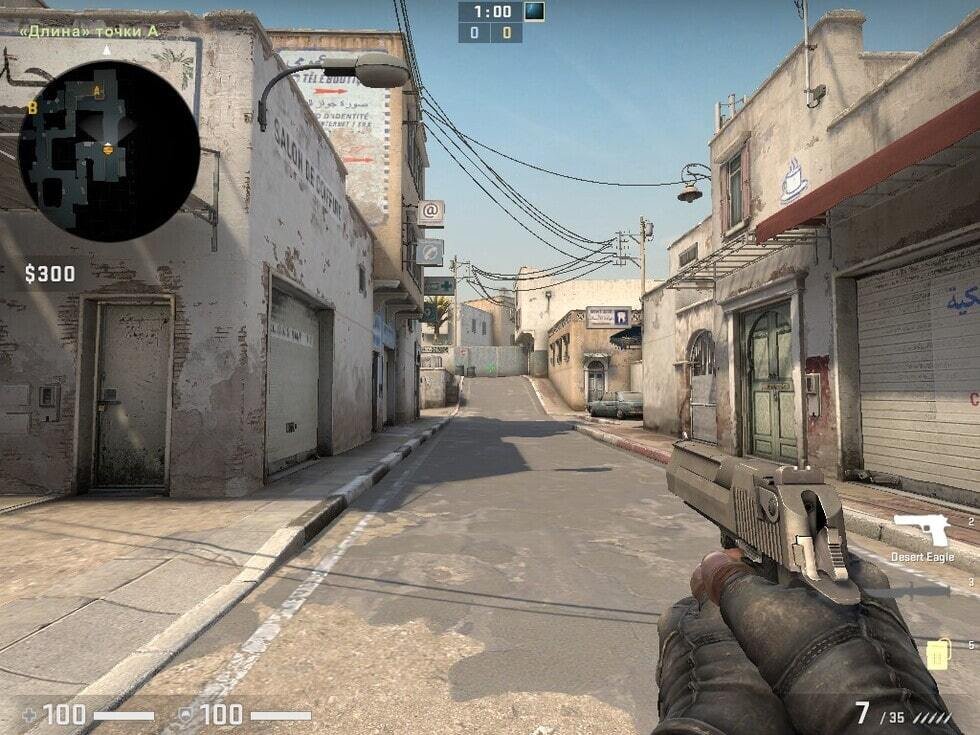980x735 pixels.
Task: Select the yellow C4 bomb slot
Action: click(937, 654)
